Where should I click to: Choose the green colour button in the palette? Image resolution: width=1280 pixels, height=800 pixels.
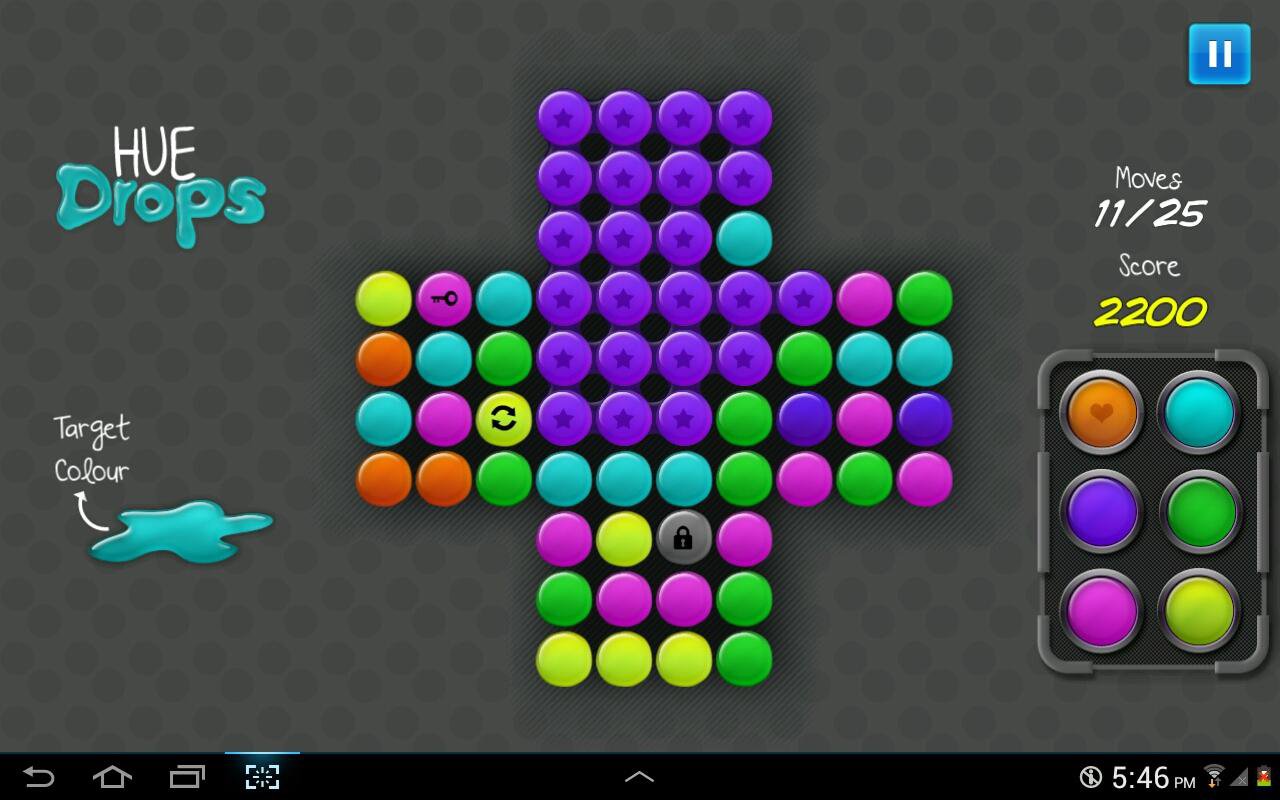point(1199,511)
